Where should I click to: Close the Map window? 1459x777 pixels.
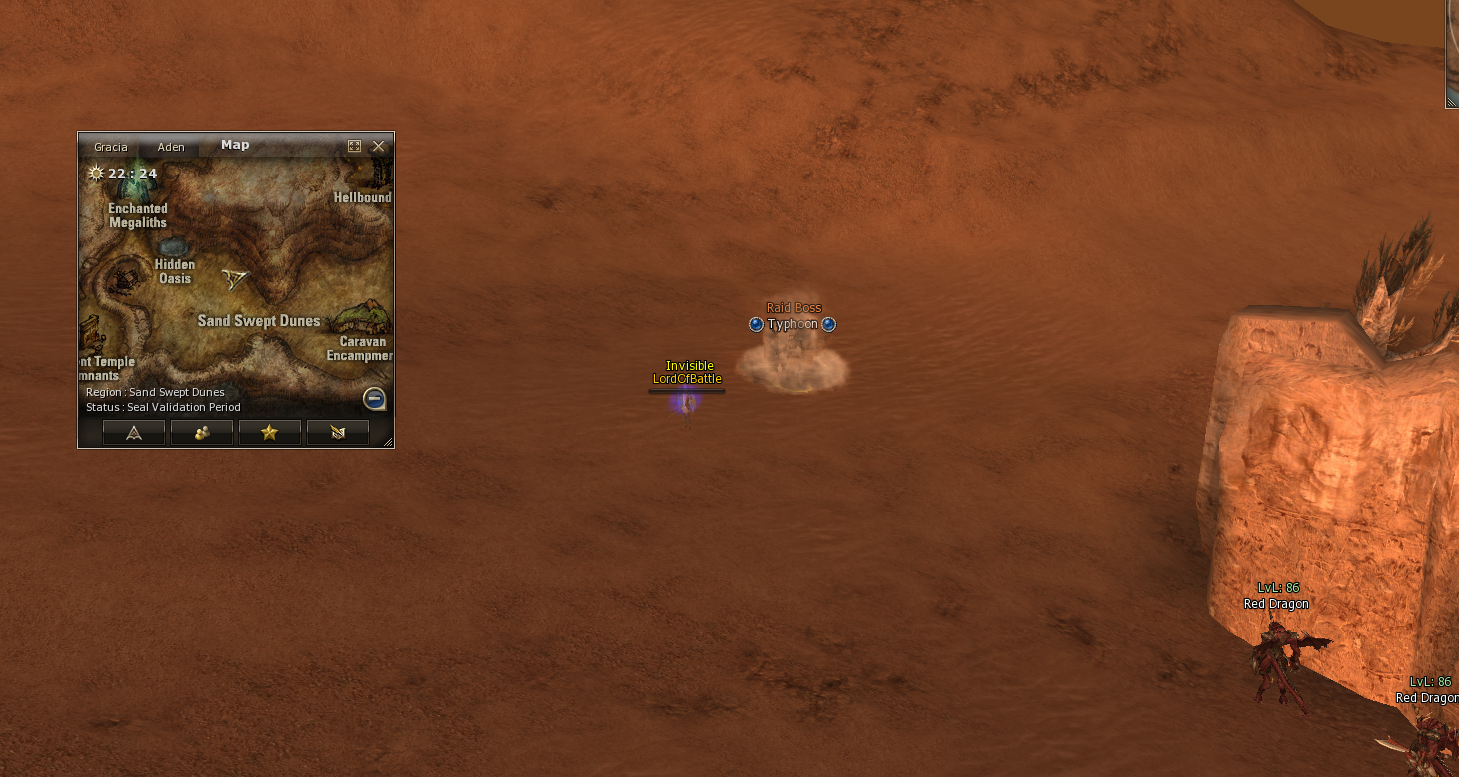pyautogui.click(x=378, y=146)
